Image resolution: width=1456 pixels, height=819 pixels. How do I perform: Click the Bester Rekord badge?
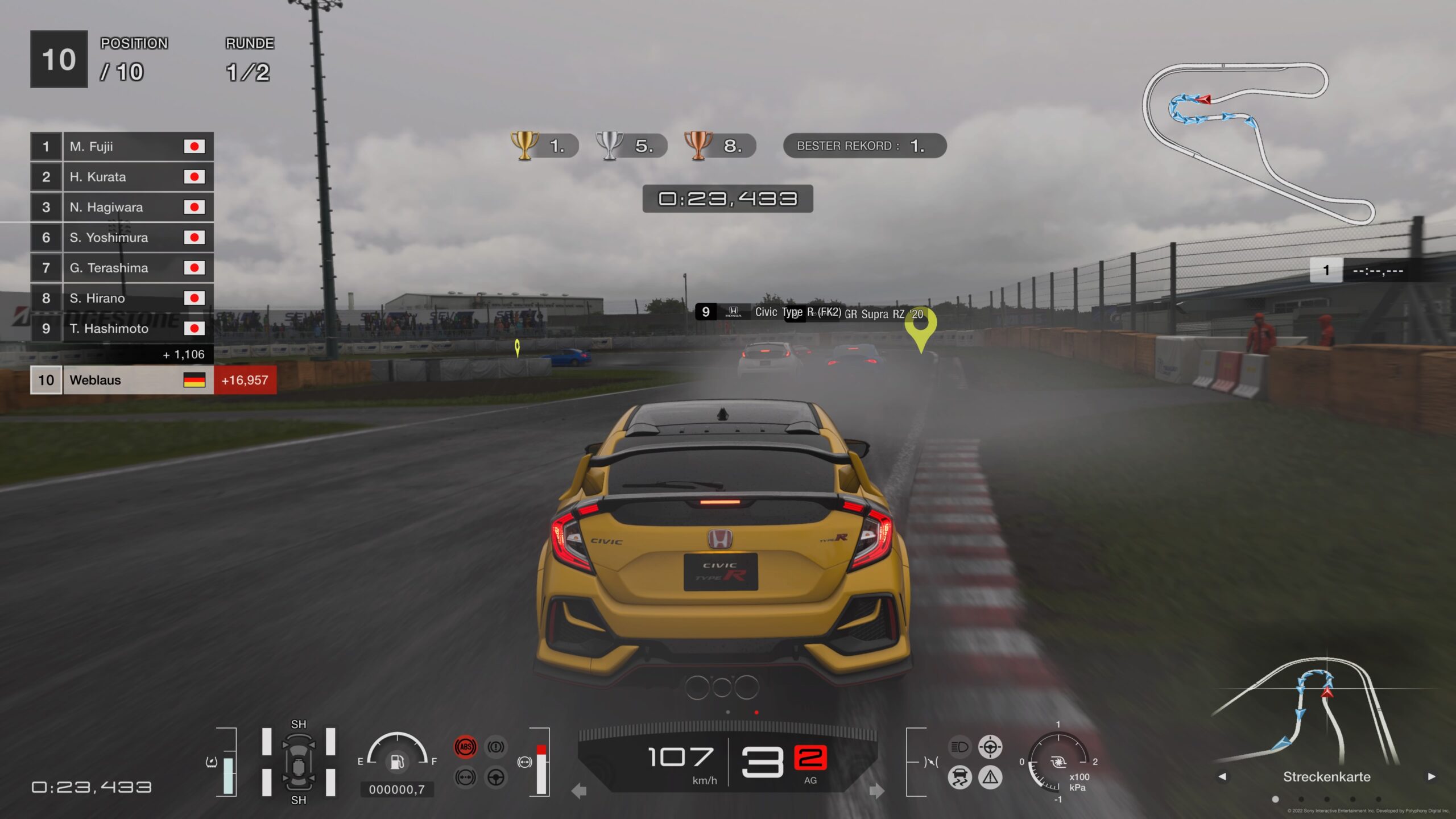pos(864,146)
